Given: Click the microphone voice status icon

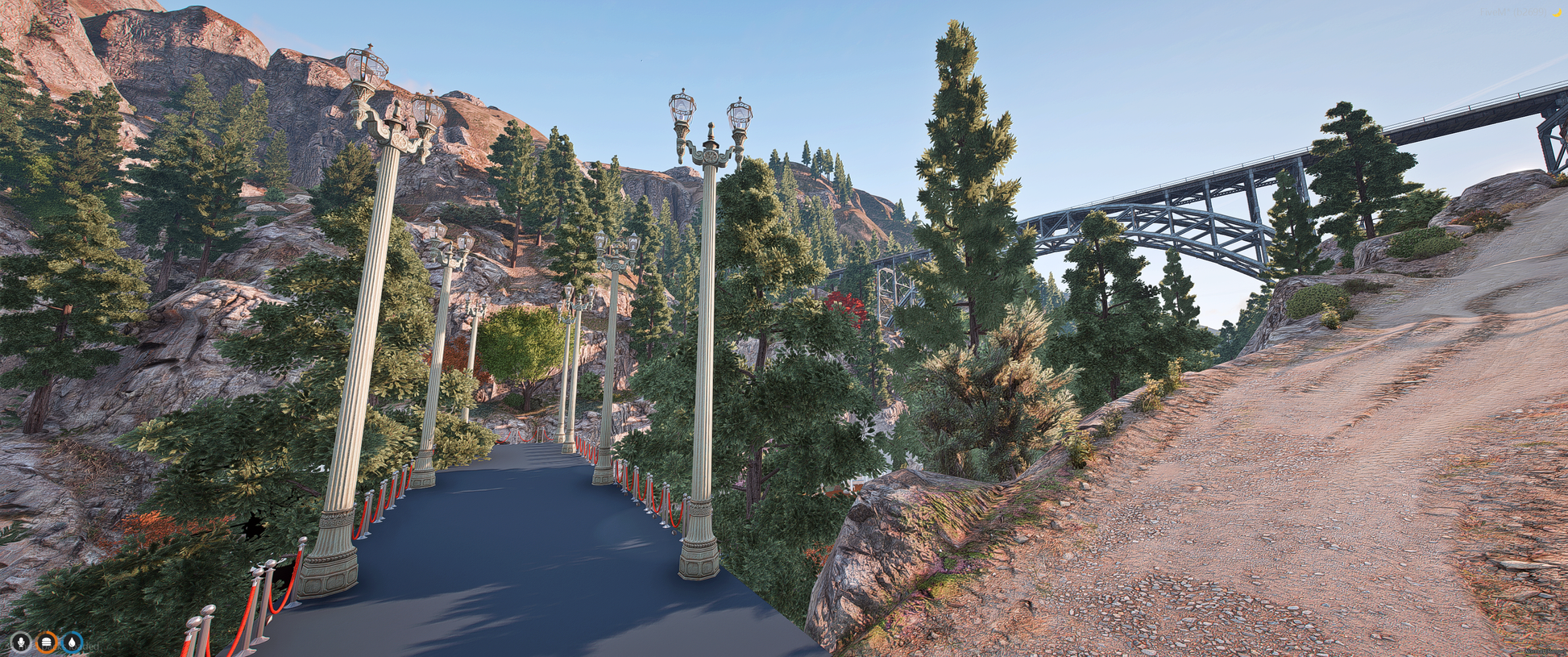Looking at the screenshot, I should tap(20, 642).
